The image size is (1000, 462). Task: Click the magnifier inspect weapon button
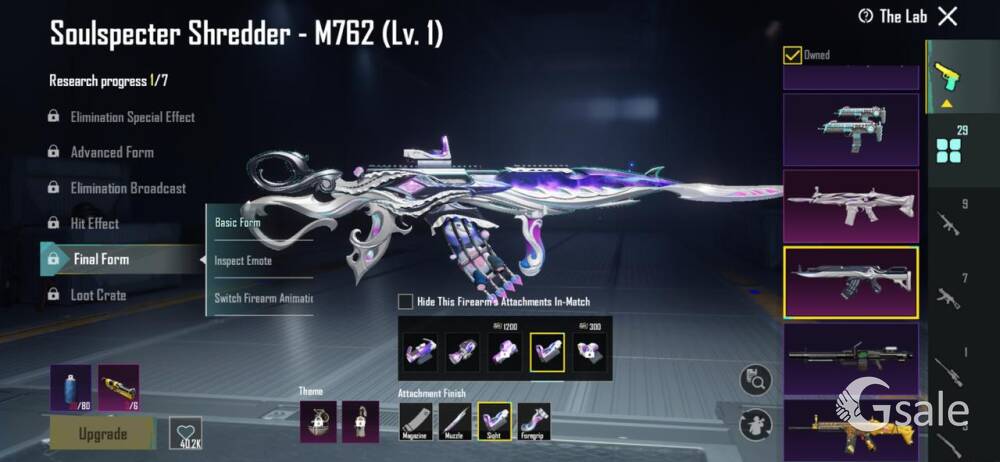coord(755,380)
